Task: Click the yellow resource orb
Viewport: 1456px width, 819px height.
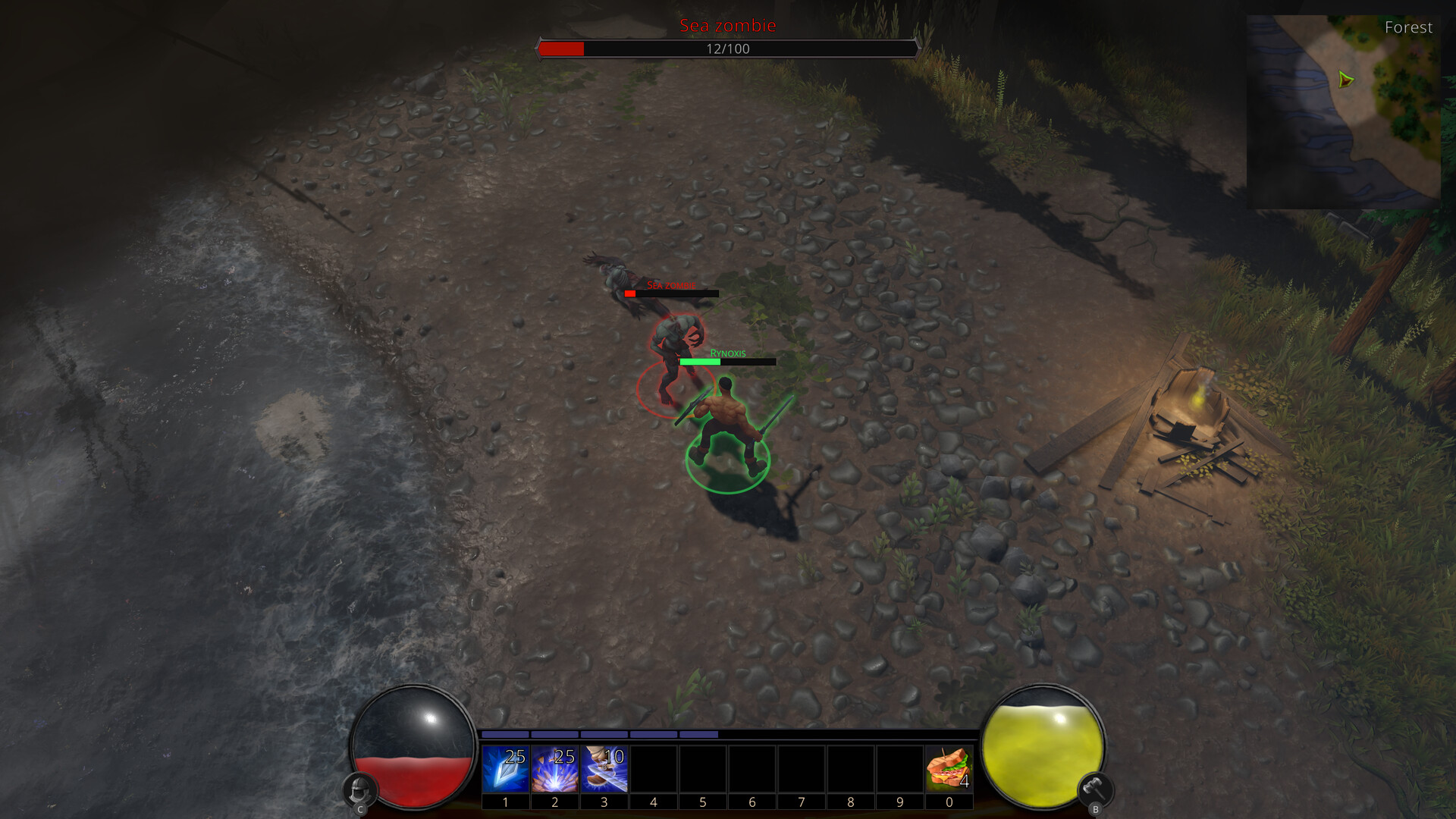Action: click(x=1043, y=751)
